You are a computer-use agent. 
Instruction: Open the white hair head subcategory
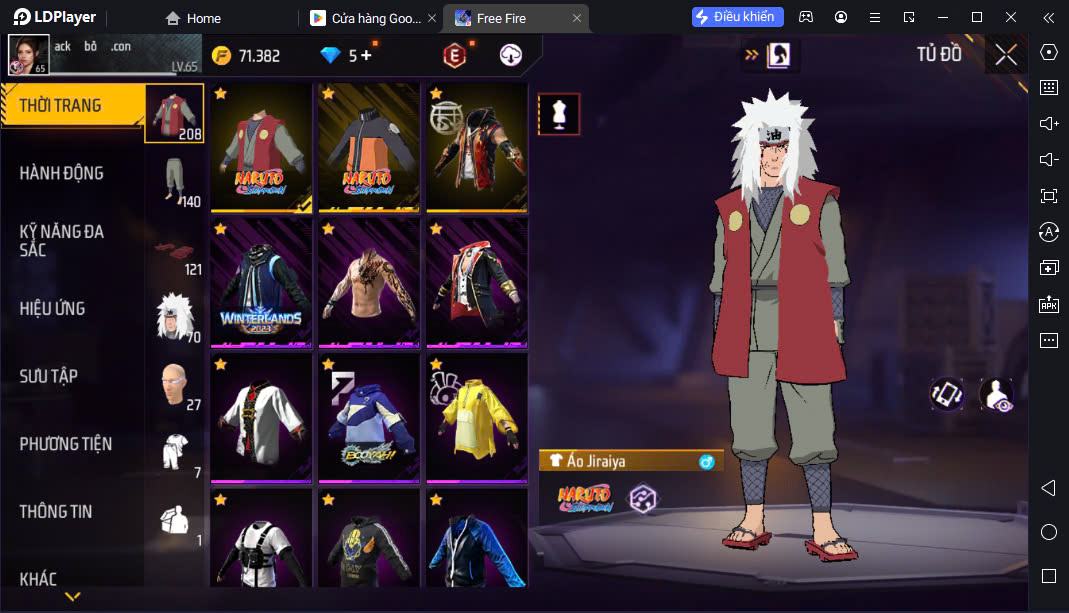(175, 316)
